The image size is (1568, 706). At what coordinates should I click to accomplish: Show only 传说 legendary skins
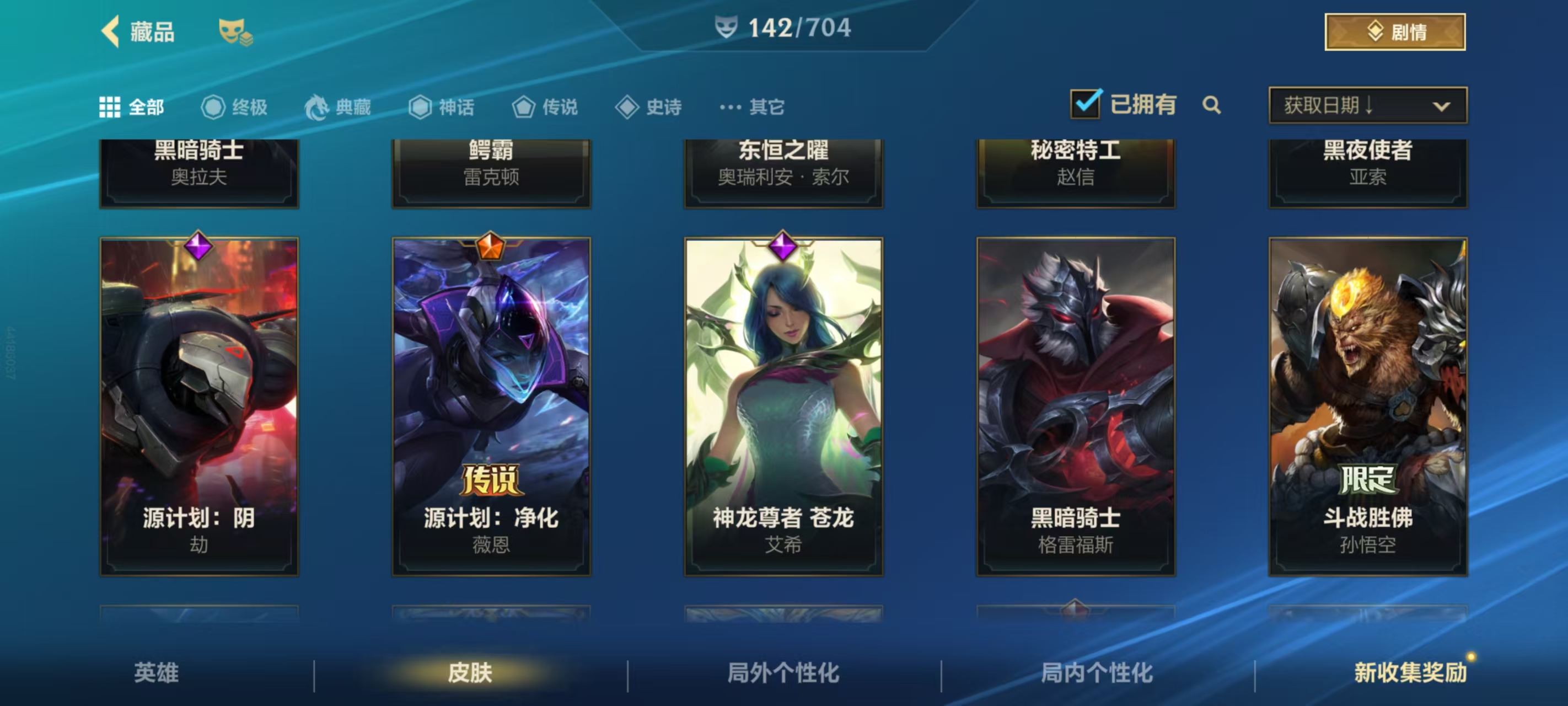(545, 107)
